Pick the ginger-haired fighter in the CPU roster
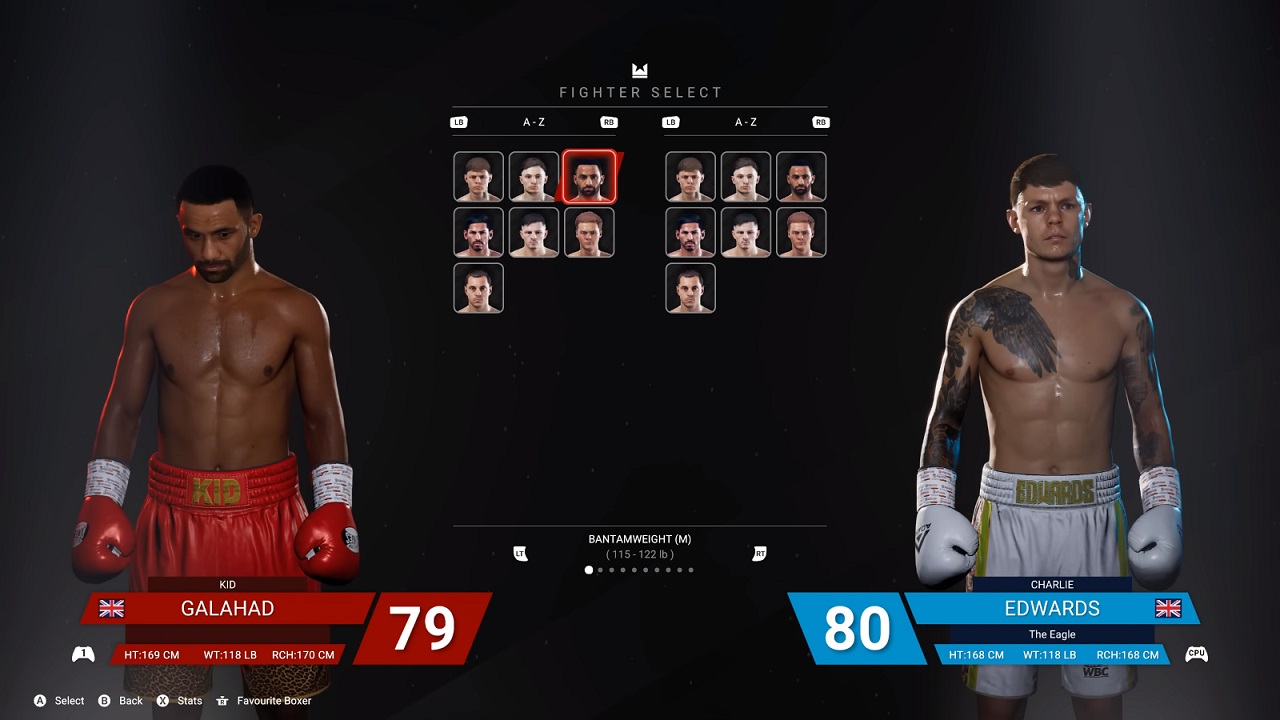 [x=801, y=232]
